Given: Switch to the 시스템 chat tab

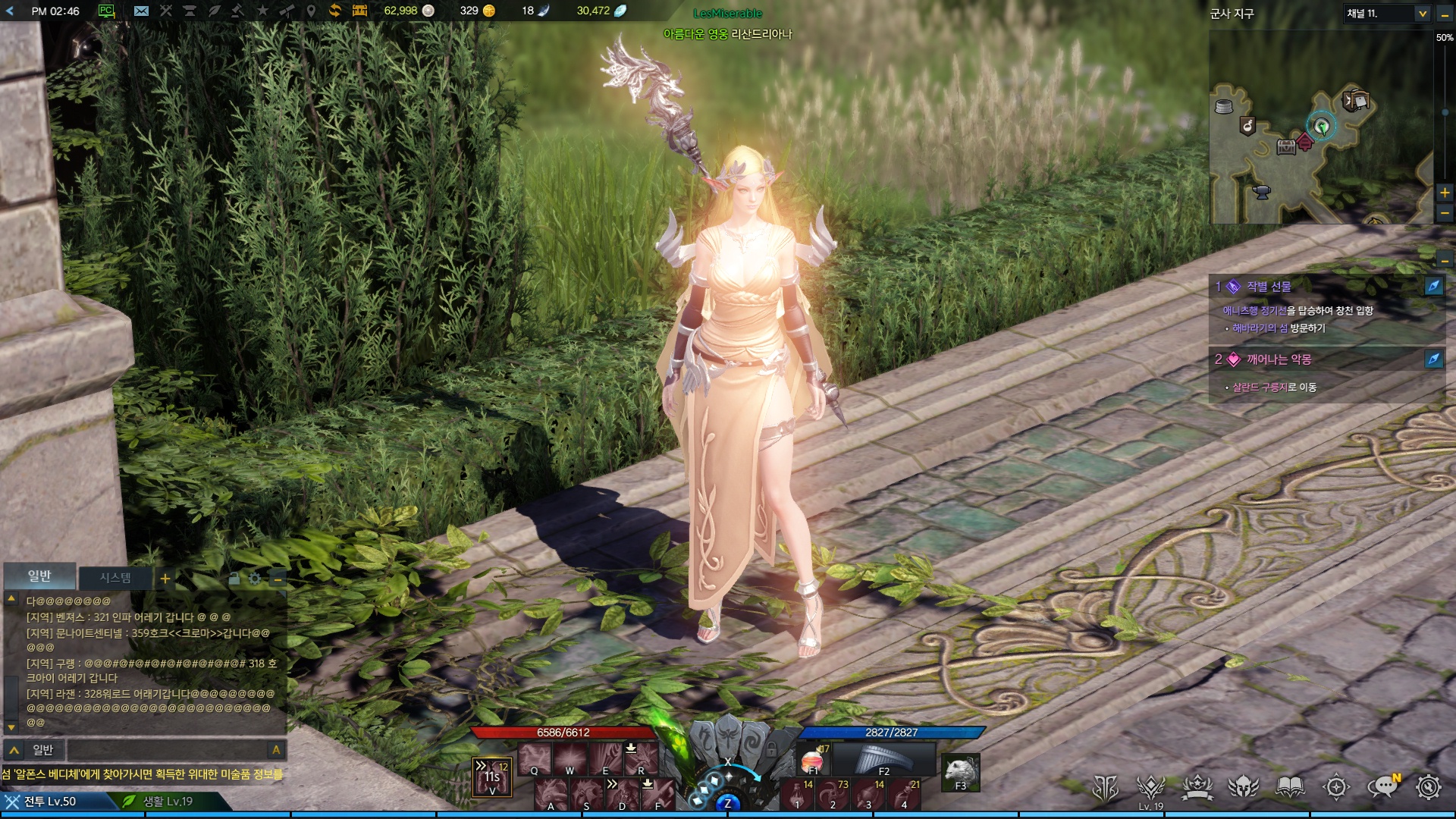Looking at the screenshot, I should pyautogui.click(x=115, y=578).
